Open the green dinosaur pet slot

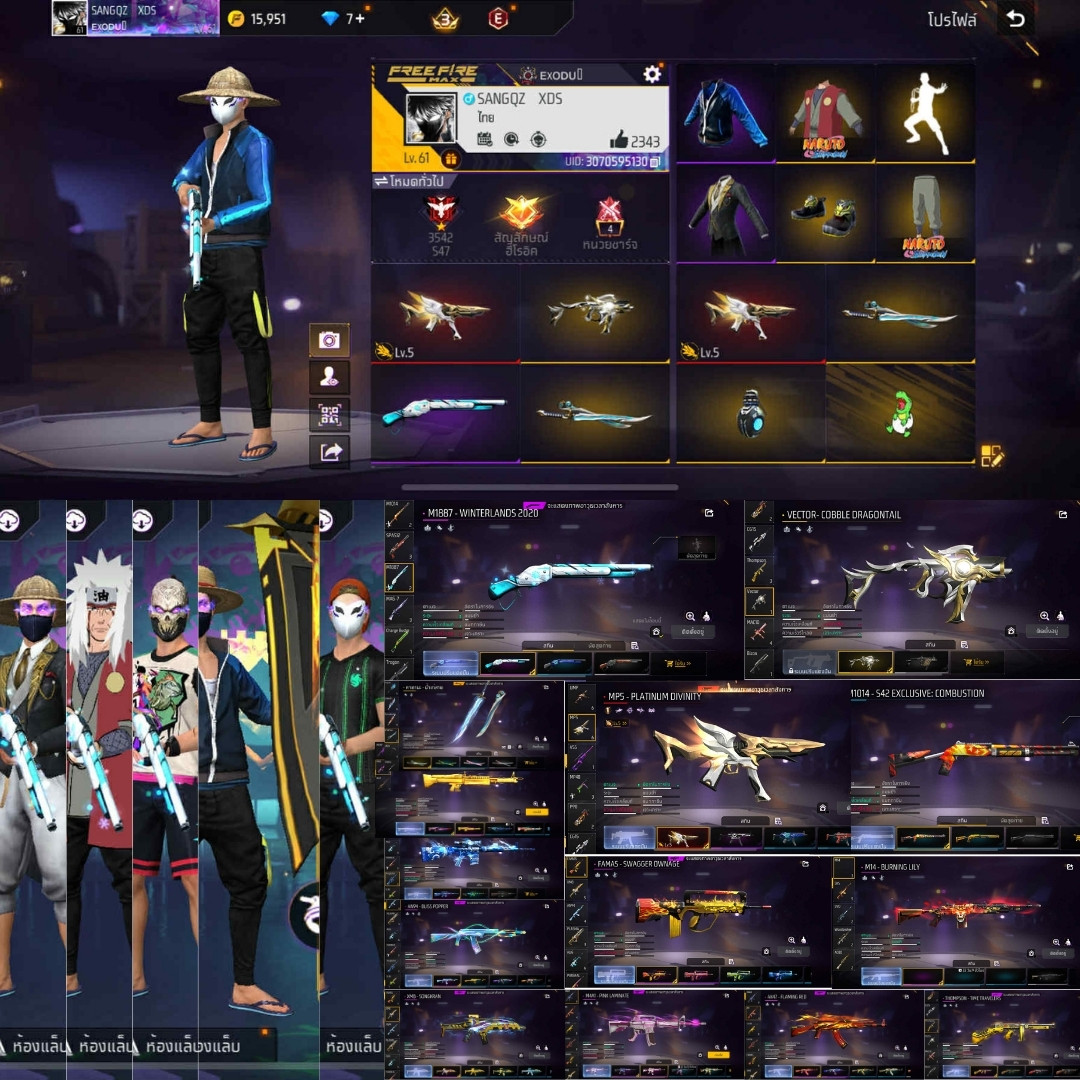[900, 413]
